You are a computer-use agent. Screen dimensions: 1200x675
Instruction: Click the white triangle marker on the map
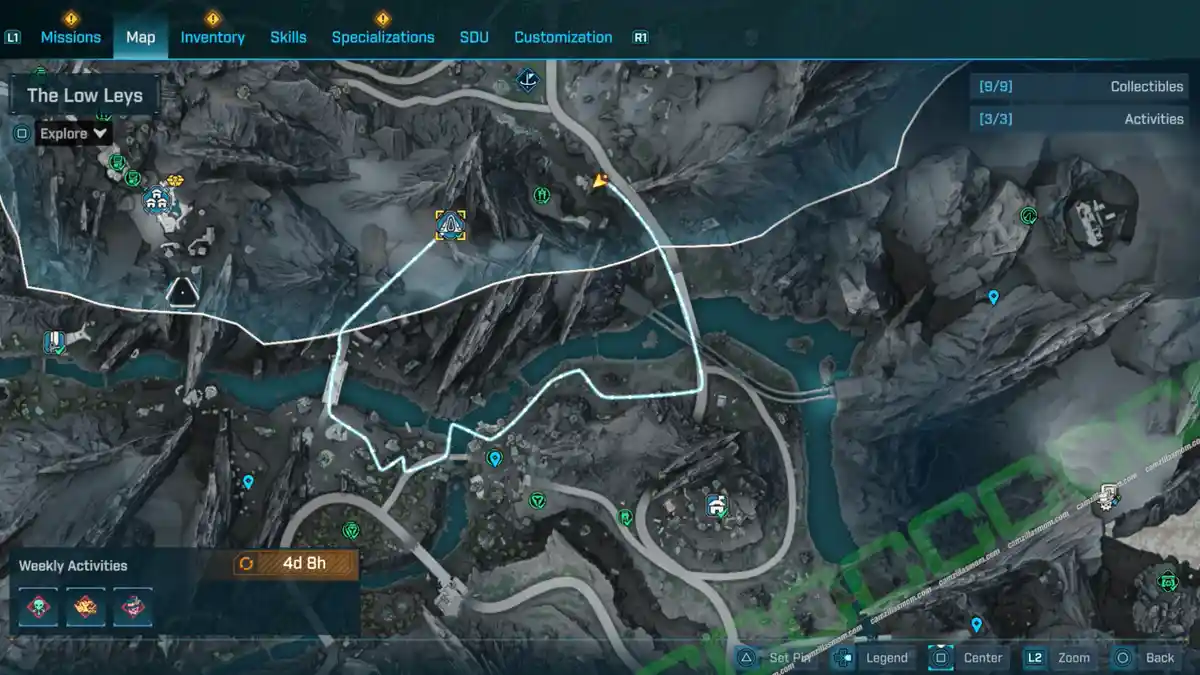coord(183,291)
